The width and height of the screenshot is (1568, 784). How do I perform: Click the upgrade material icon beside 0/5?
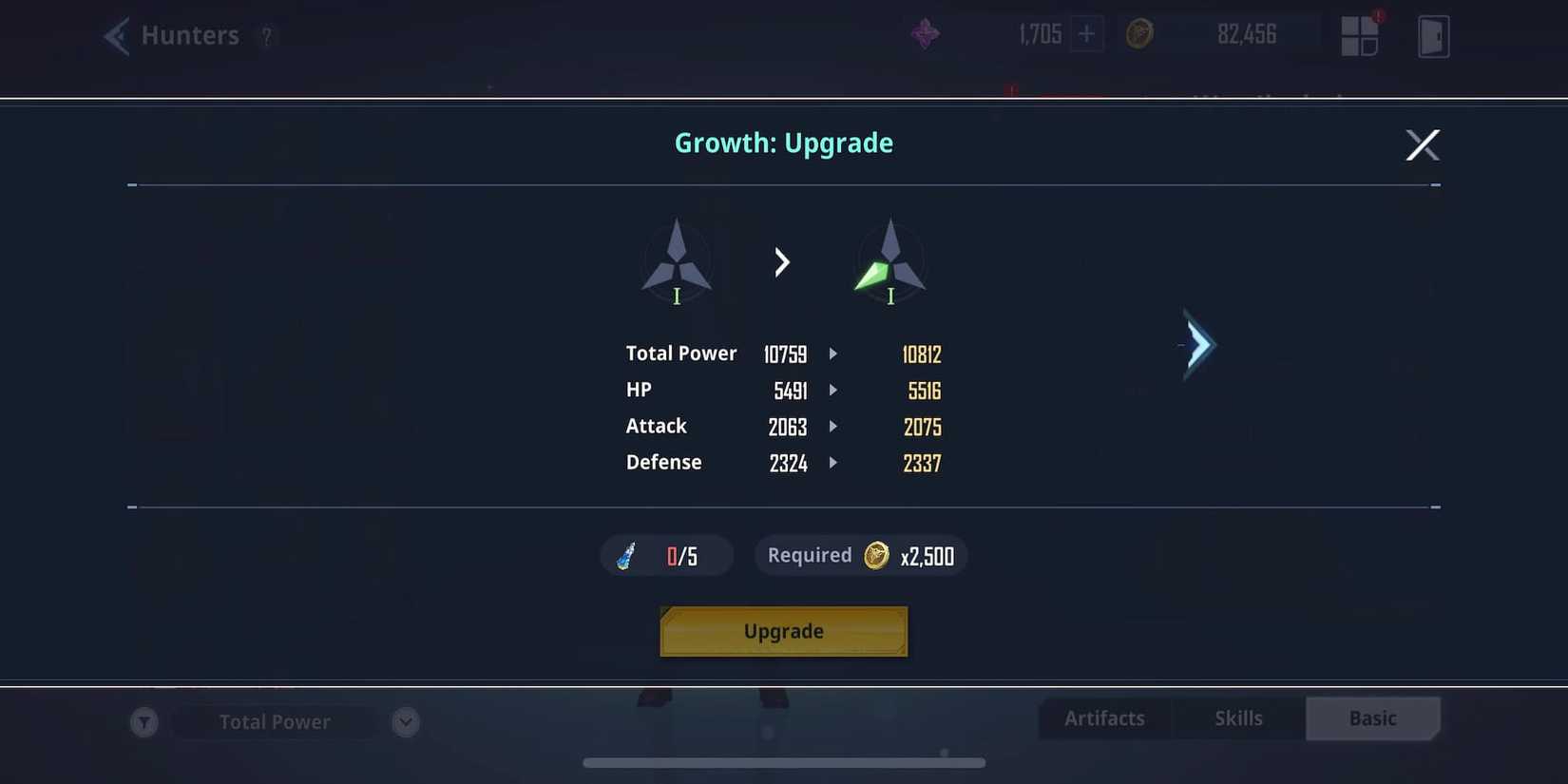tap(627, 555)
